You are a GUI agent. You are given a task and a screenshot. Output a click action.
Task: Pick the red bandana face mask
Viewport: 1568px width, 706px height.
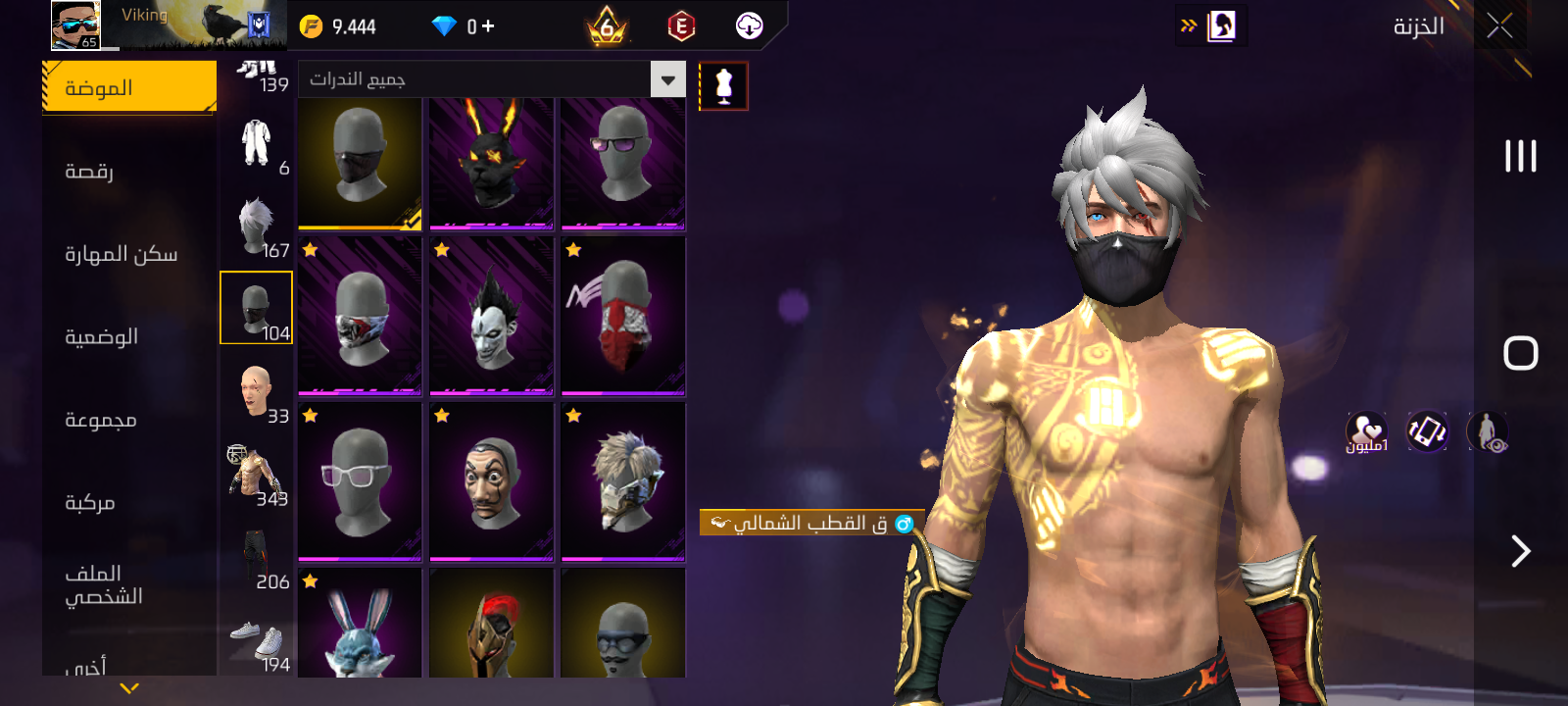click(622, 316)
